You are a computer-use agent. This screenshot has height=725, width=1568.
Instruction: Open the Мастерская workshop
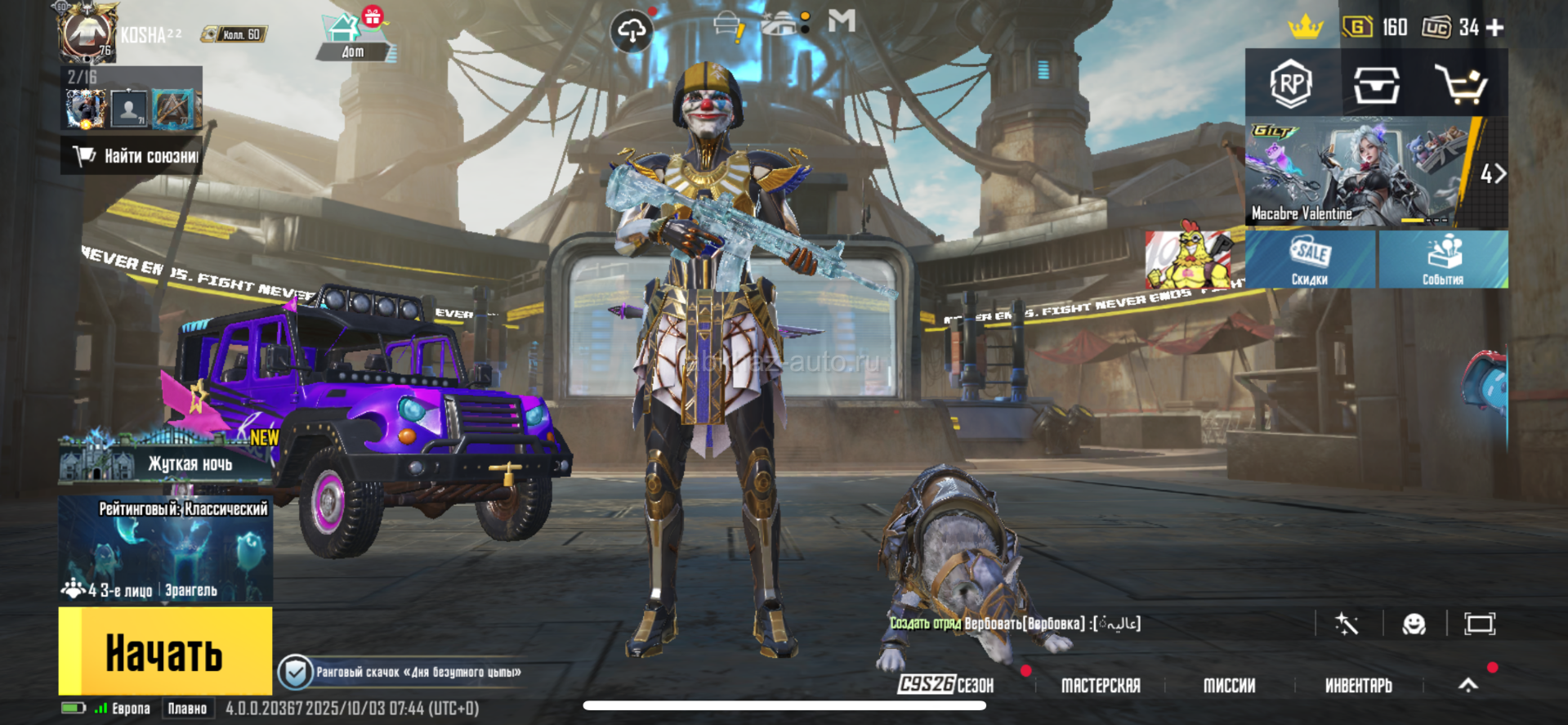[1101, 685]
